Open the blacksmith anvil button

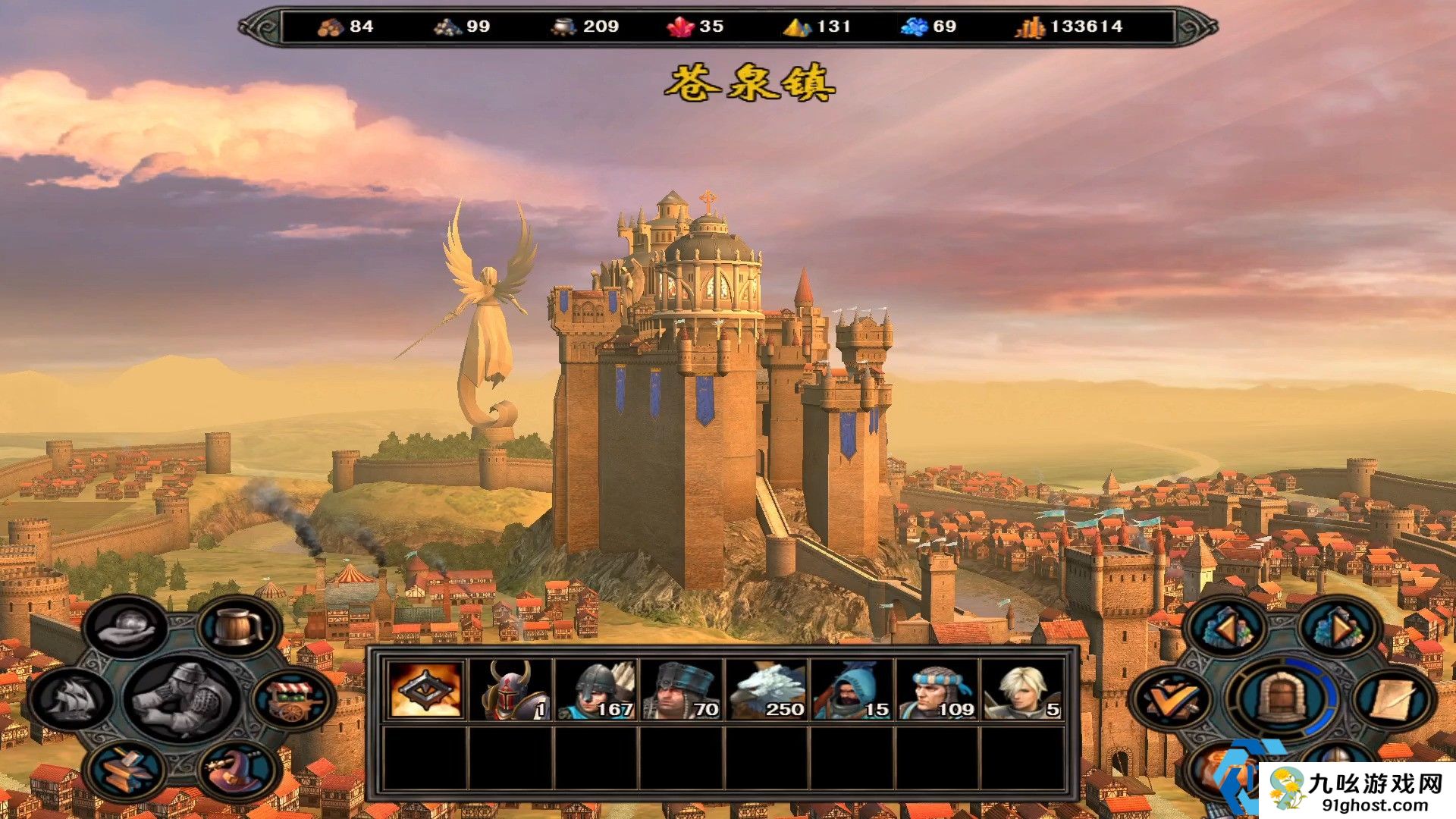[126, 767]
